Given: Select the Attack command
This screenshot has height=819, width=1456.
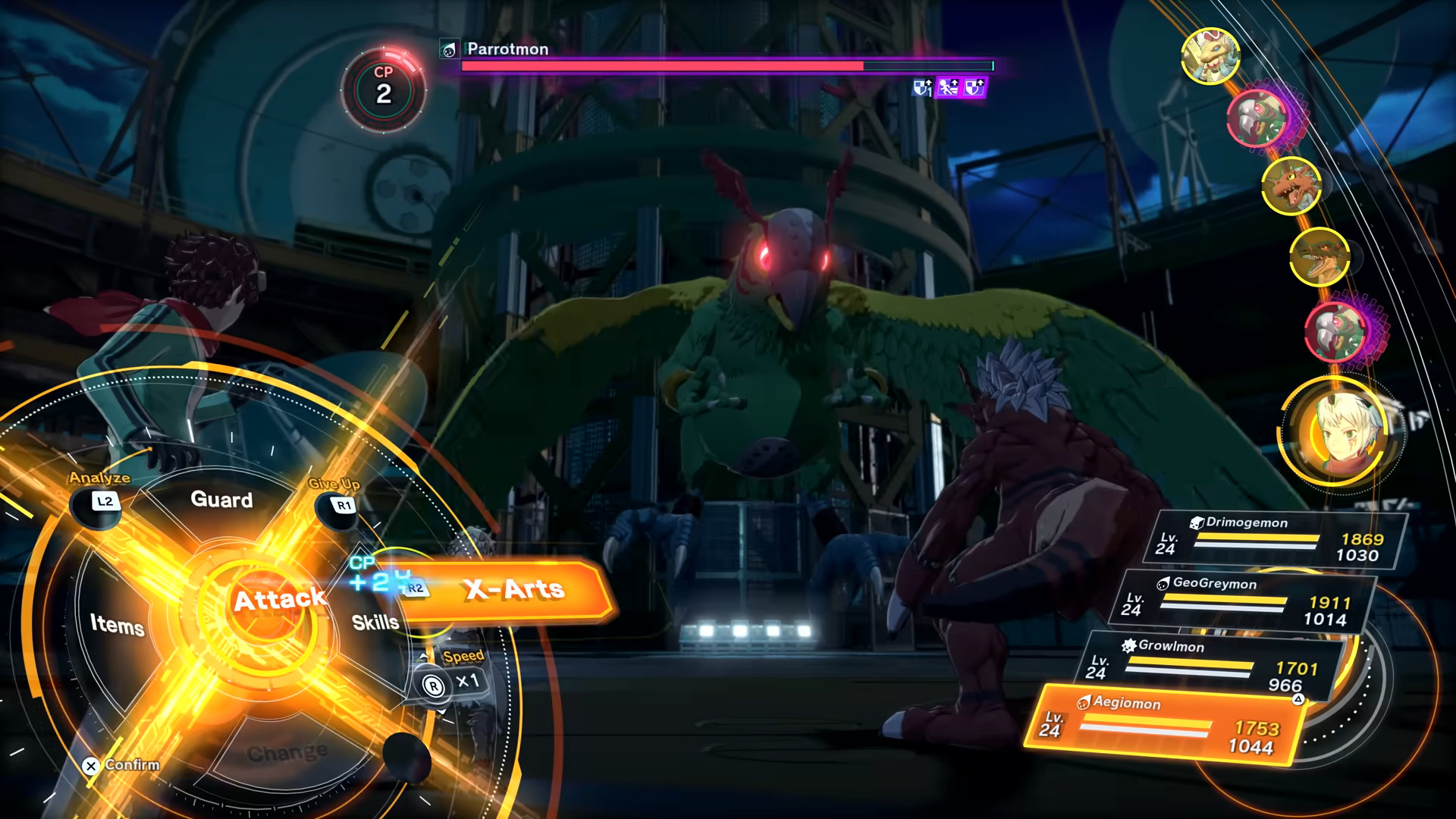Looking at the screenshot, I should pyautogui.click(x=279, y=601).
